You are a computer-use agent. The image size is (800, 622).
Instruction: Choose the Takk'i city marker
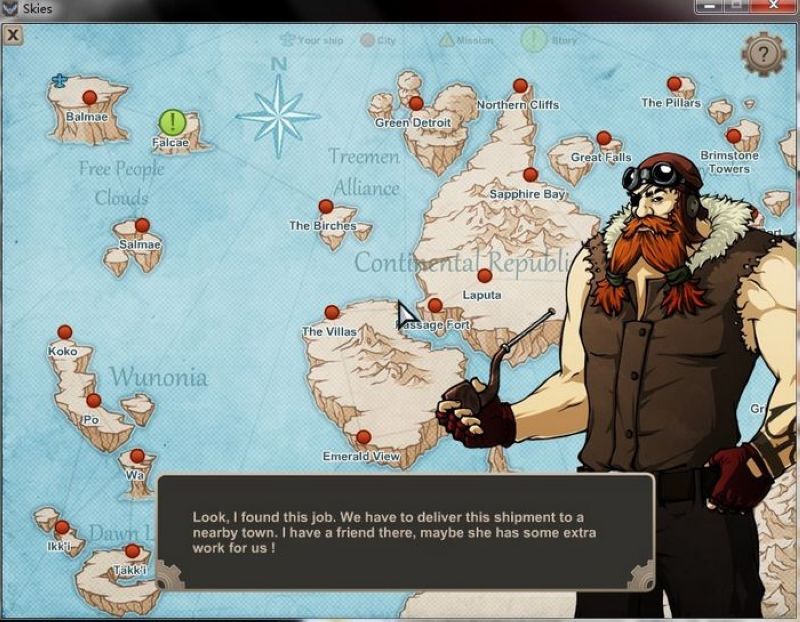132,551
